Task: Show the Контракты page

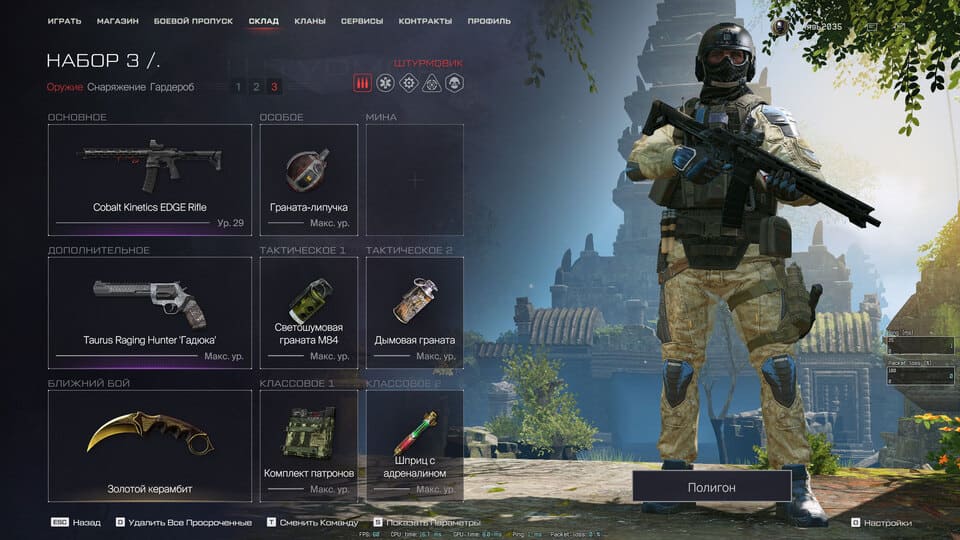Action: click(x=425, y=21)
